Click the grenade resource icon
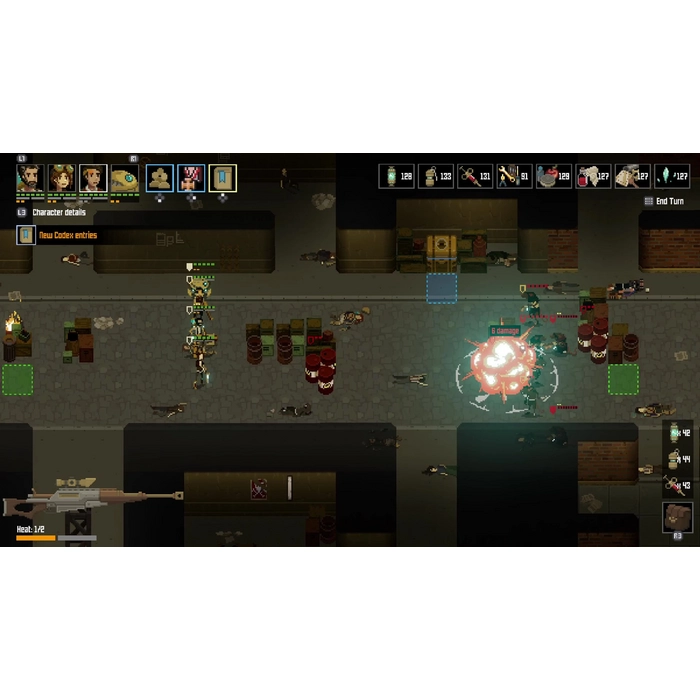 point(429,177)
